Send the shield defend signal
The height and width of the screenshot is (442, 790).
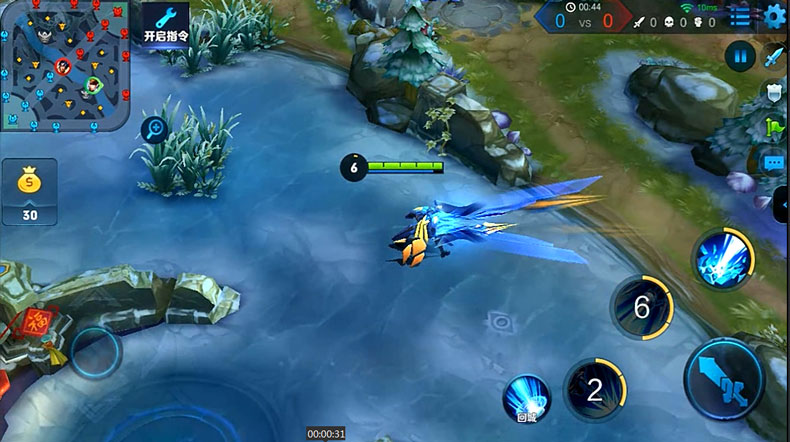[x=774, y=92]
